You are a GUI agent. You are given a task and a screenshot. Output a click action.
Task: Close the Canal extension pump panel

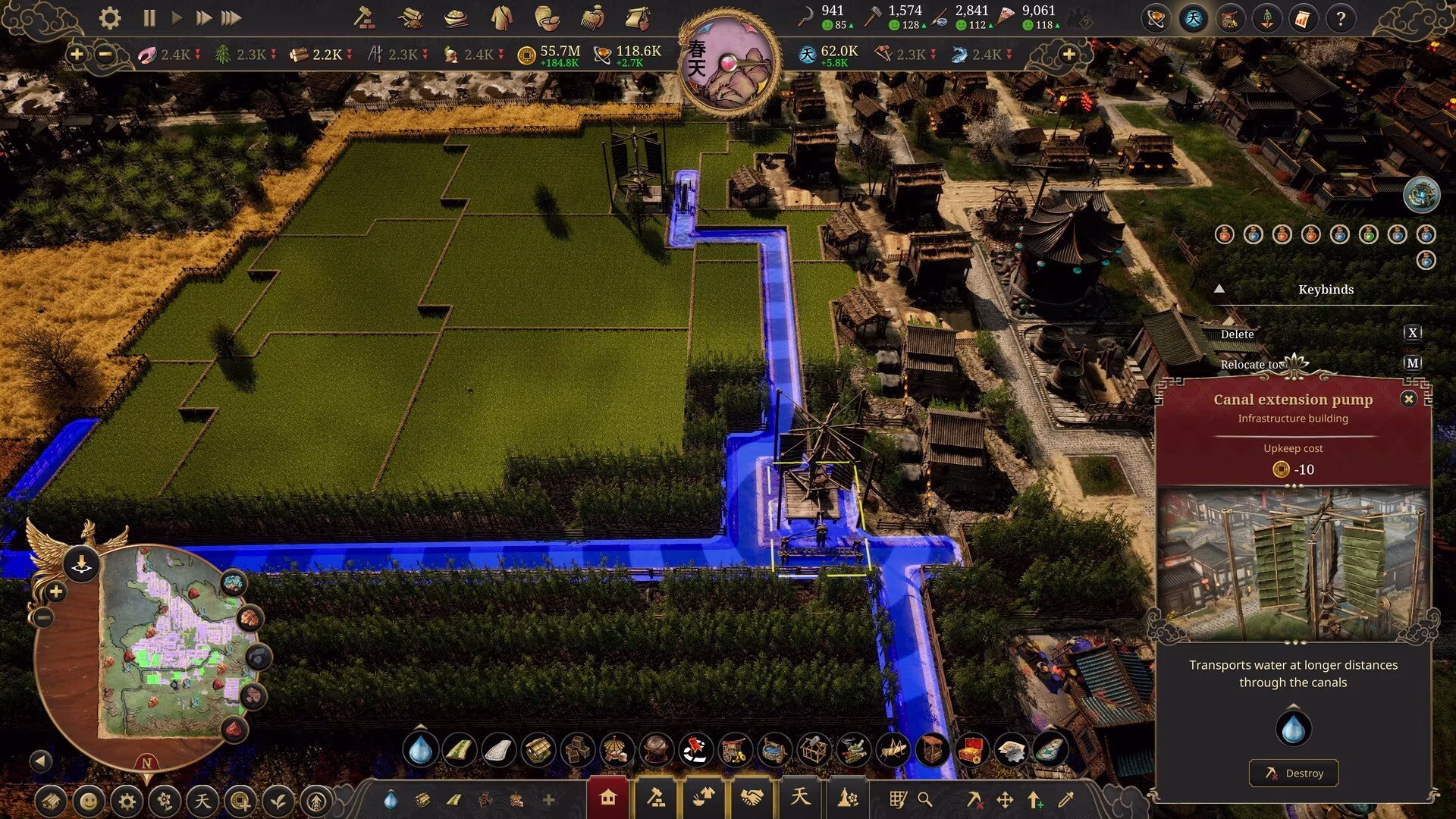[x=1408, y=399]
